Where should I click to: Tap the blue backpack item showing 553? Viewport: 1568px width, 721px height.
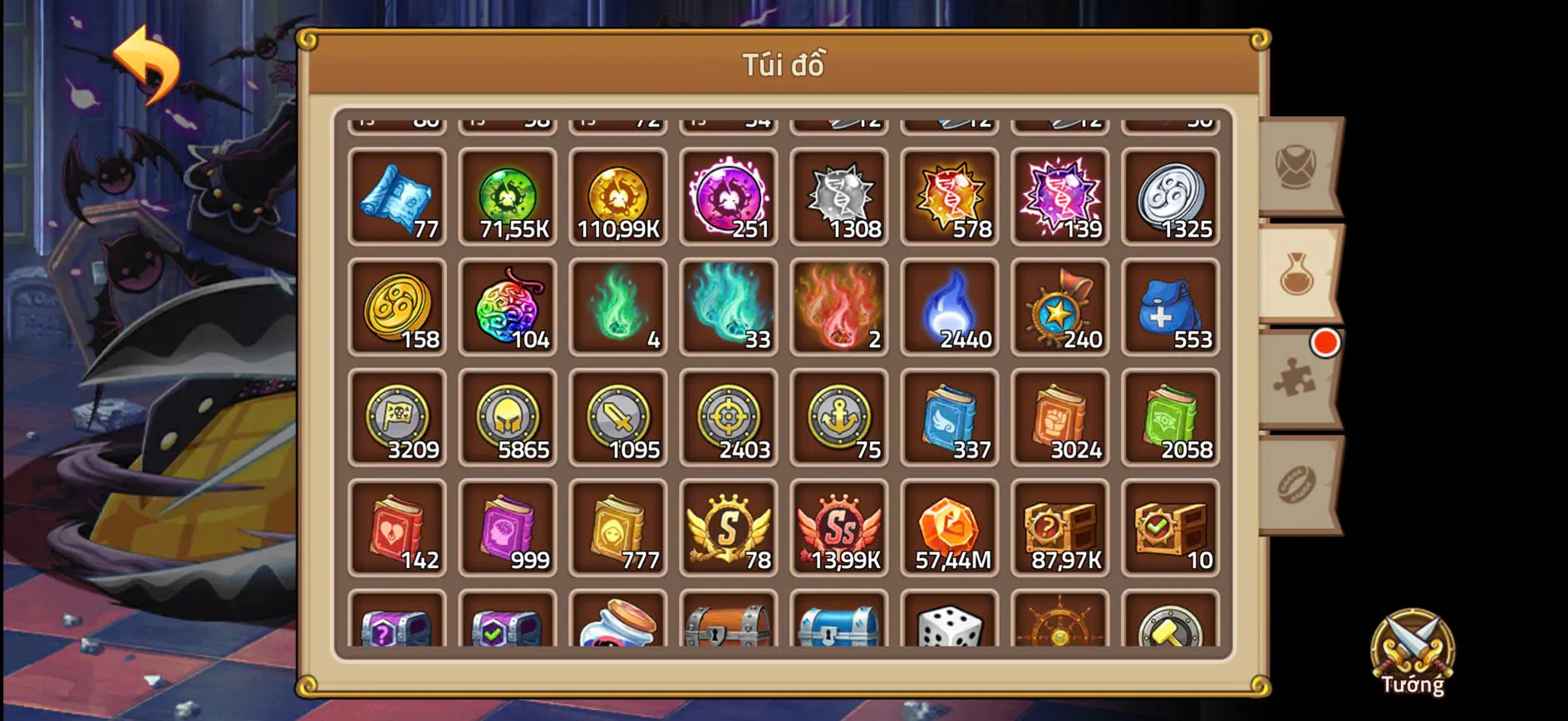click(x=1172, y=309)
